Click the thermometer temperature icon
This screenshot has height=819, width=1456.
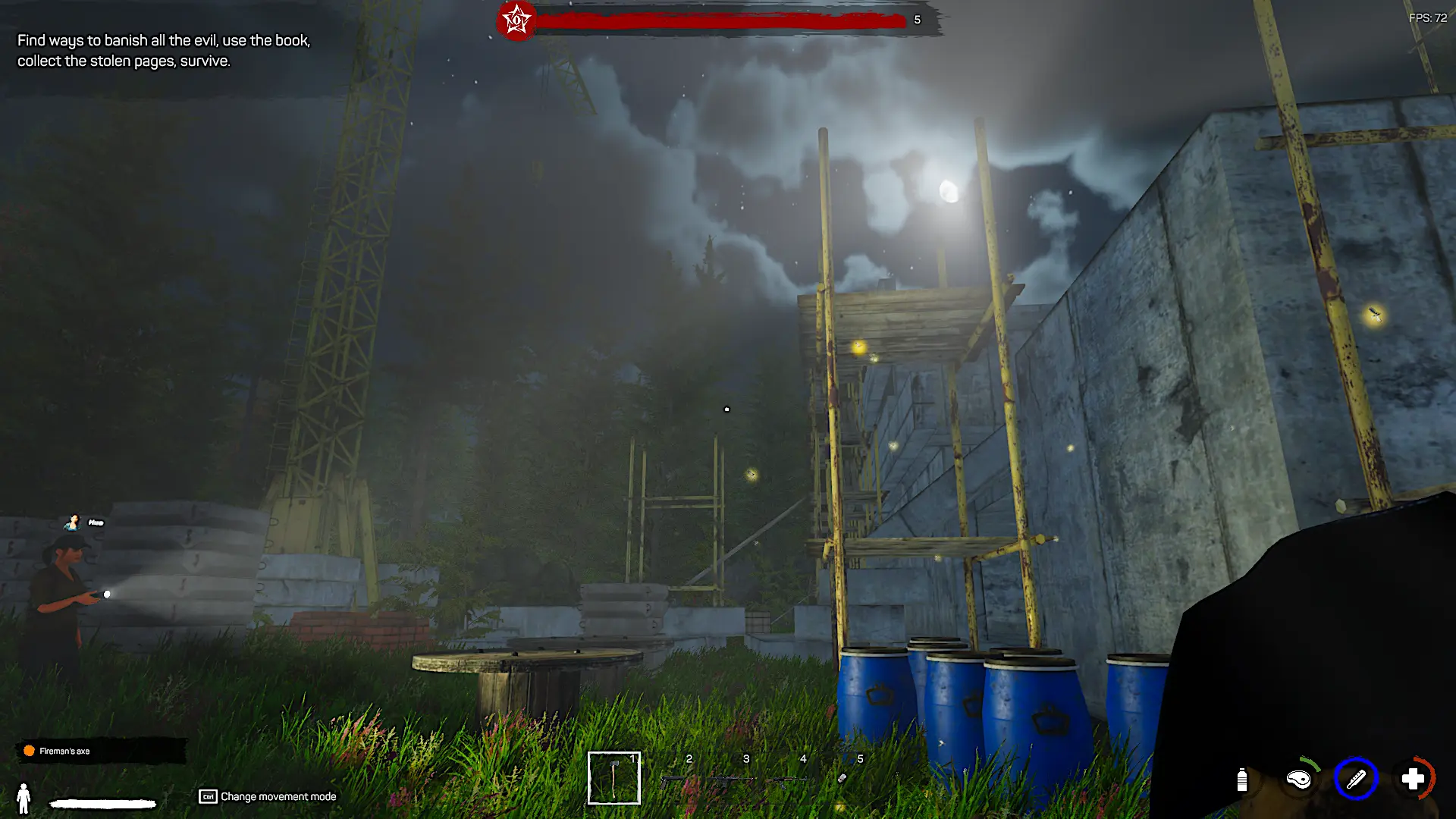1355,779
